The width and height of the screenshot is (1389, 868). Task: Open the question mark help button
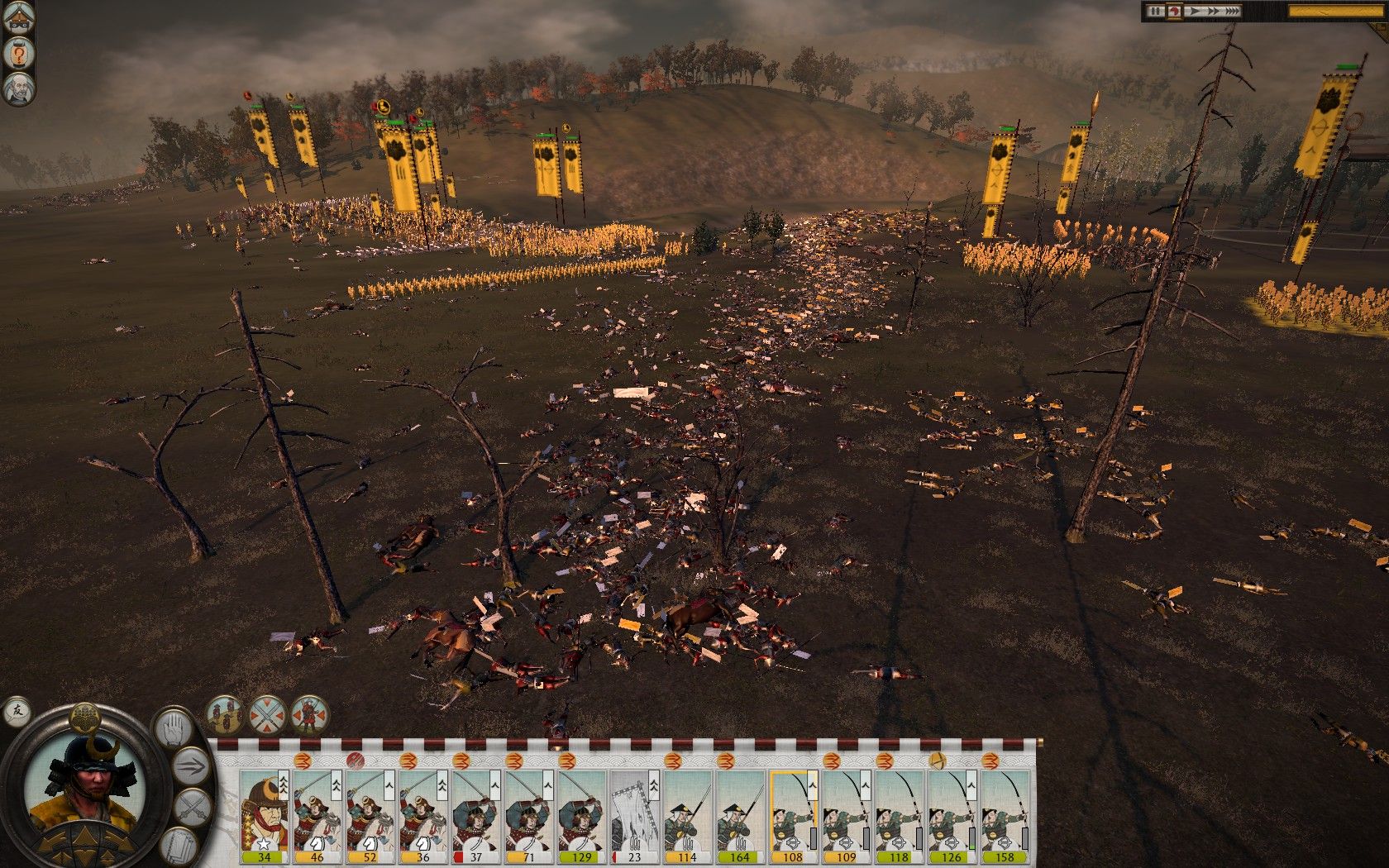17,55
